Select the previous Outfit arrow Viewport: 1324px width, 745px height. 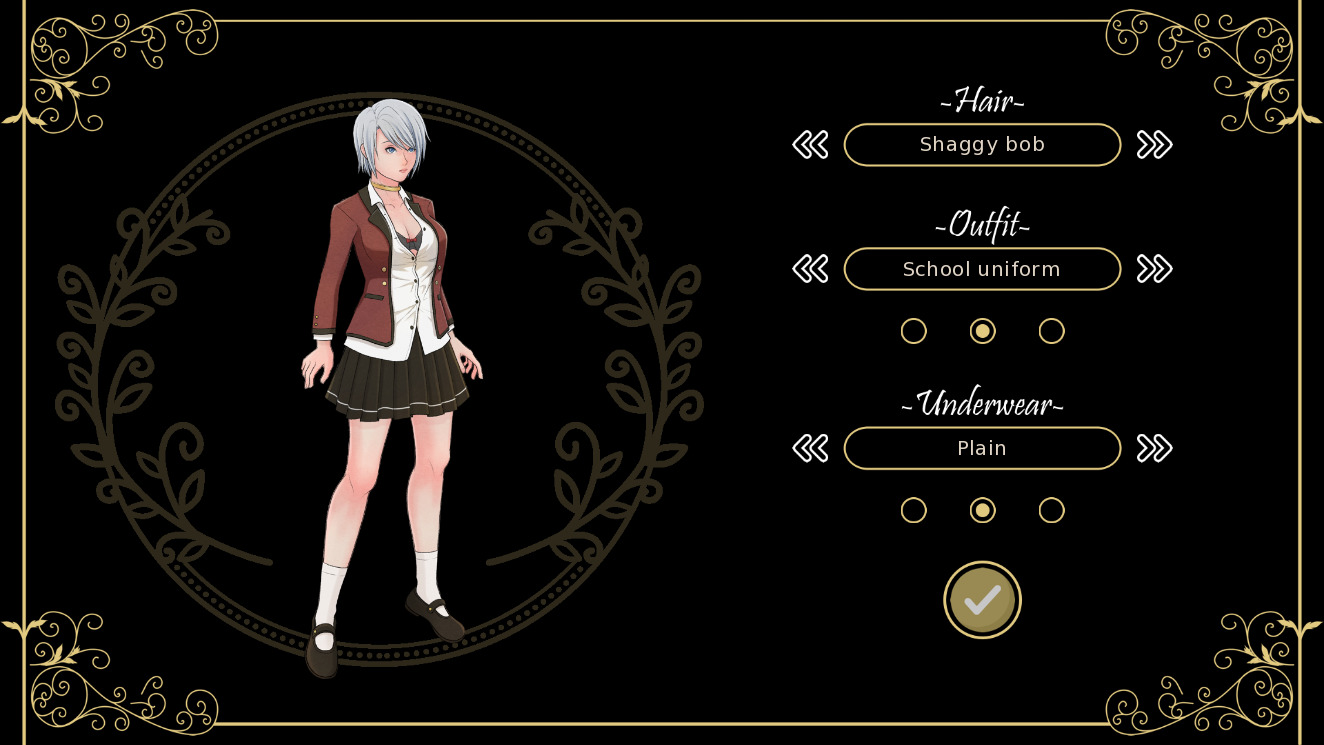click(x=810, y=268)
